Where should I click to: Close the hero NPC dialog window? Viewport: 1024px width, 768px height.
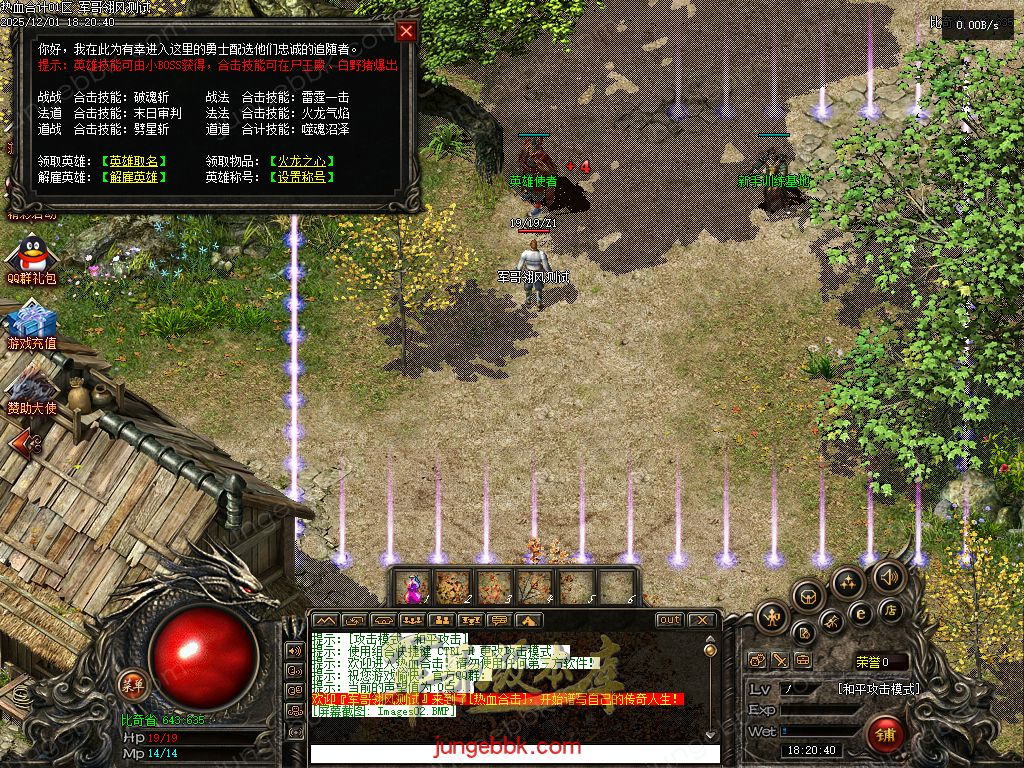(406, 31)
